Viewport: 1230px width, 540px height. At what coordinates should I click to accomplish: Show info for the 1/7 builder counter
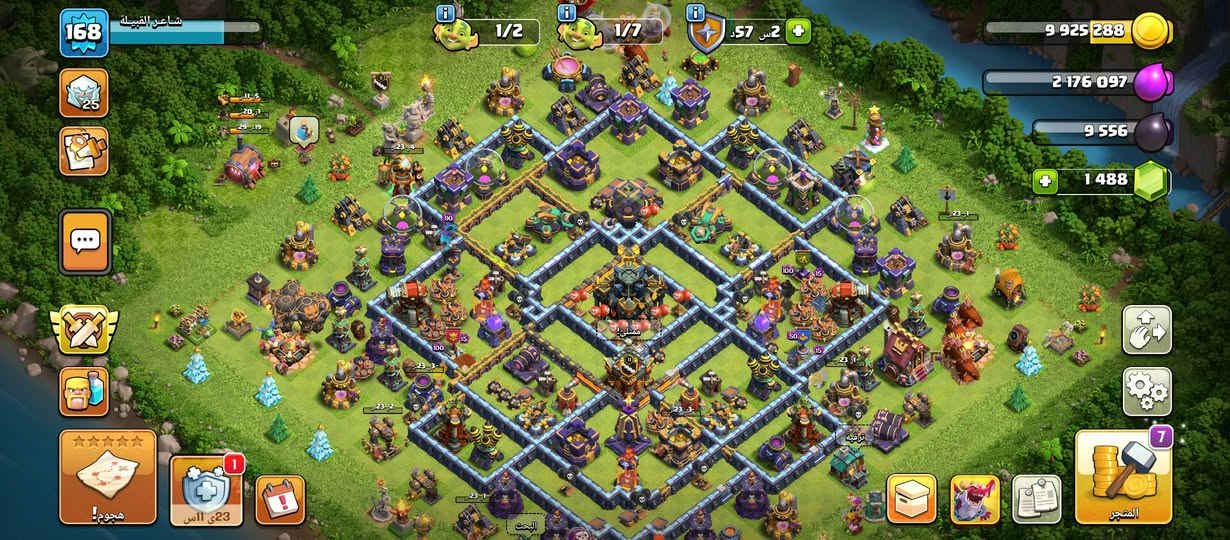(x=567, y=13)
